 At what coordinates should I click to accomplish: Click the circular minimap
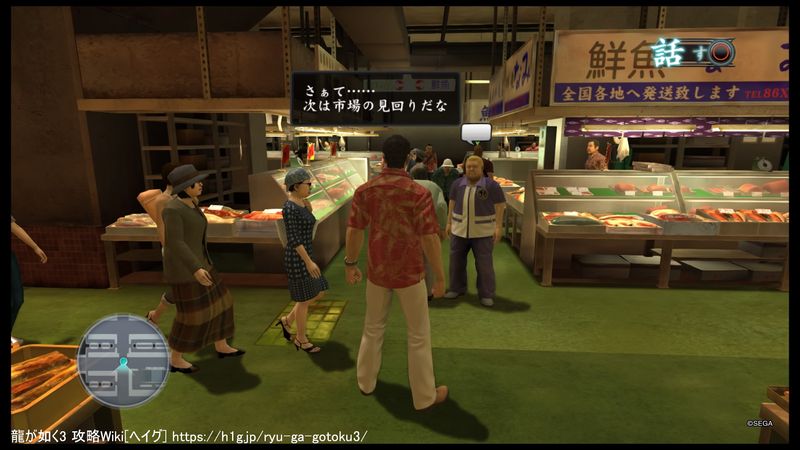tap(123, 360)
